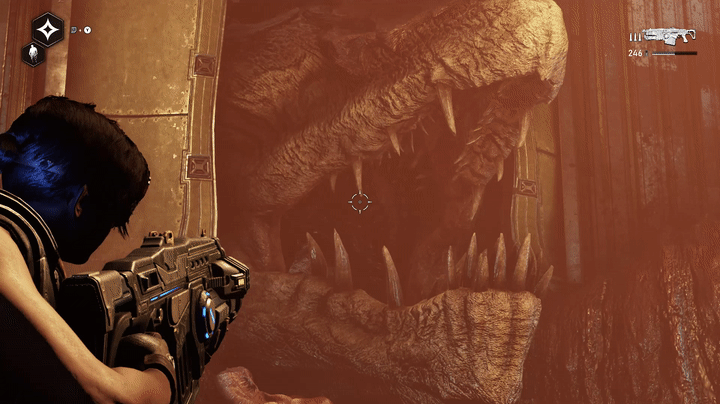Activate the four-point star ability hexagon
This screenshot has height=404, width=720.
click(x=47, y=30)
